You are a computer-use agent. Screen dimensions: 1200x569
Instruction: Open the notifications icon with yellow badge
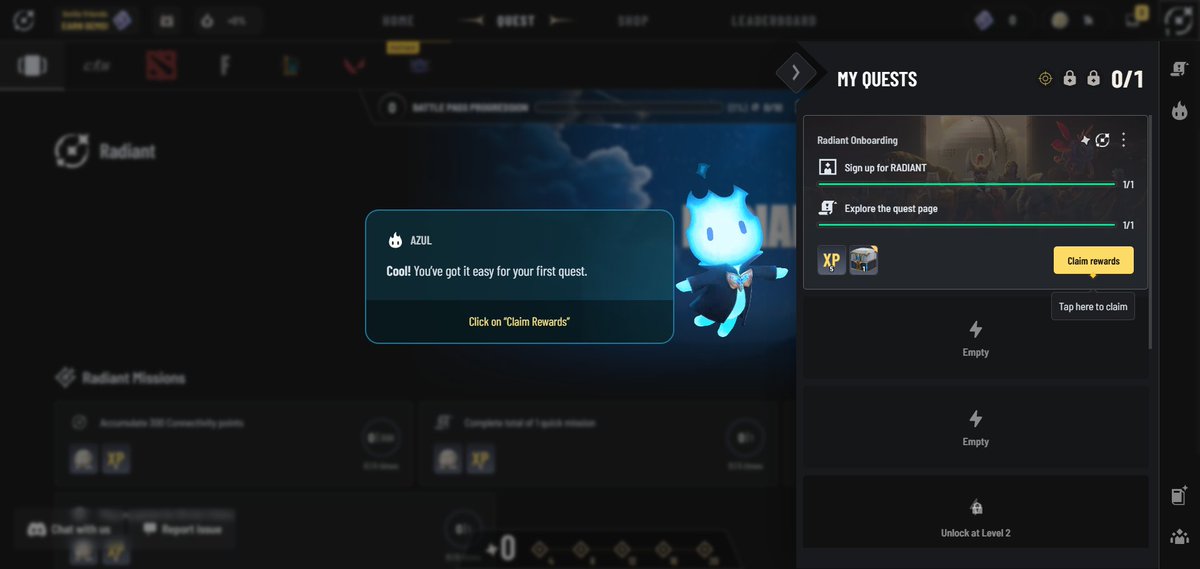point(1134,18)
